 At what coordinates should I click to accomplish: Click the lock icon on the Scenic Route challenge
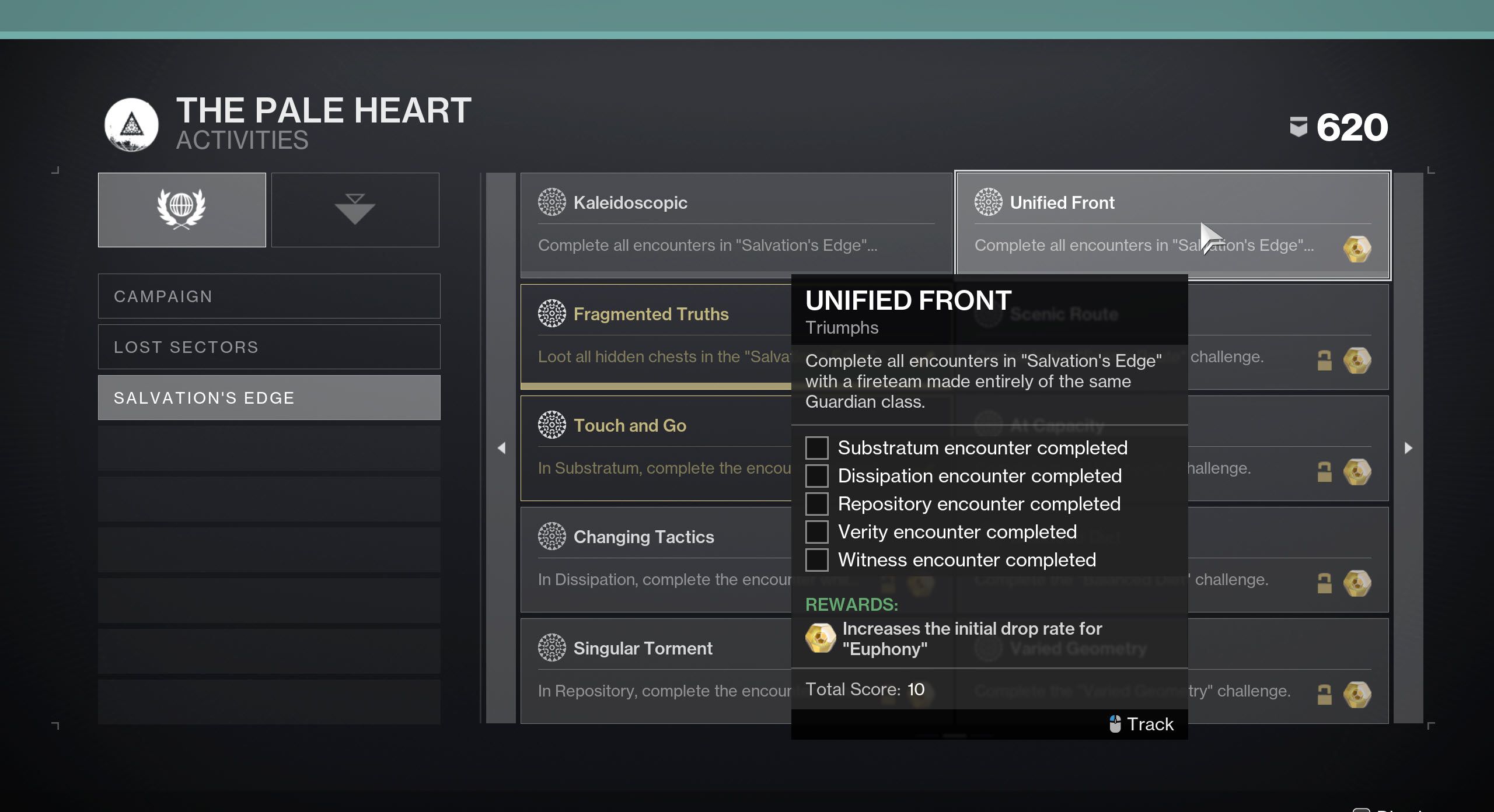(1324, 360)
